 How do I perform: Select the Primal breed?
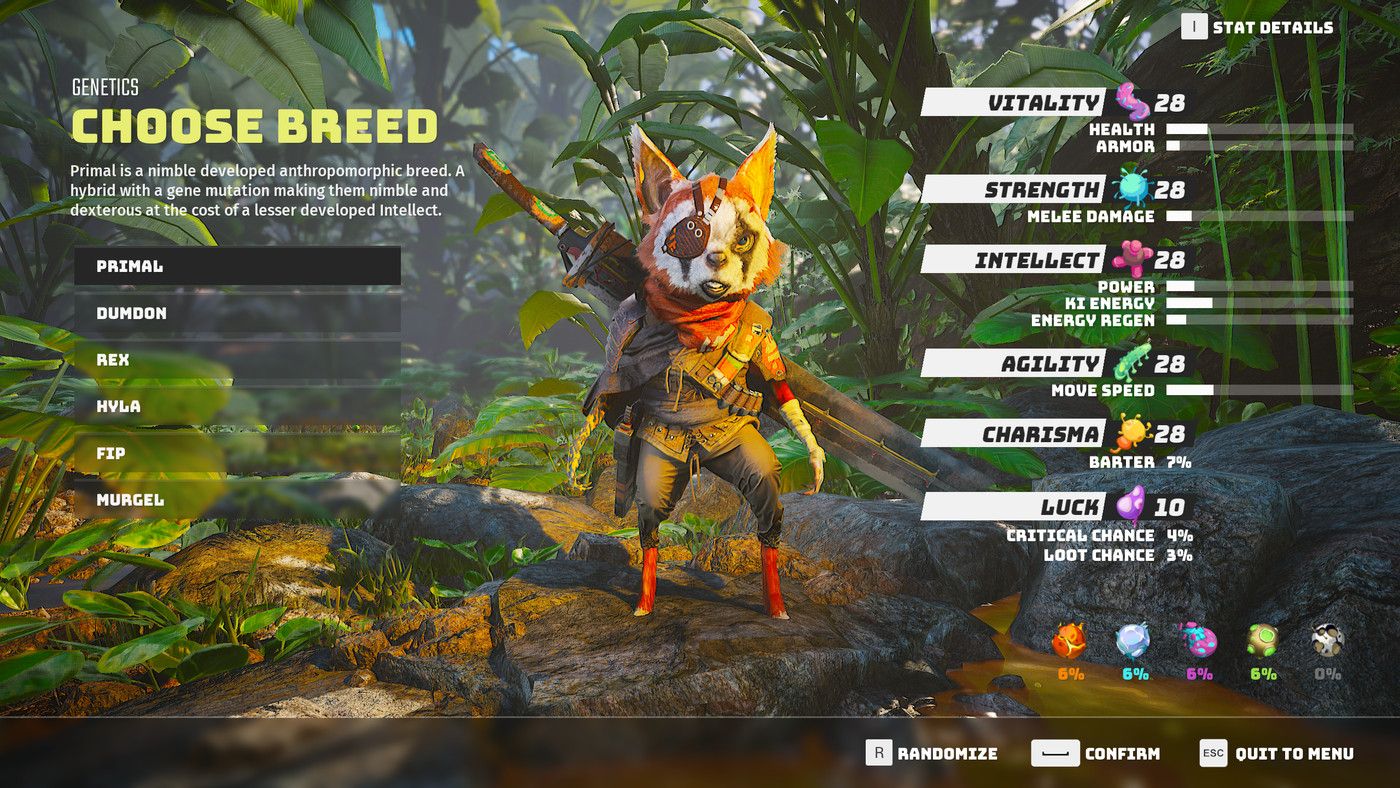click(x=237, y=266)
